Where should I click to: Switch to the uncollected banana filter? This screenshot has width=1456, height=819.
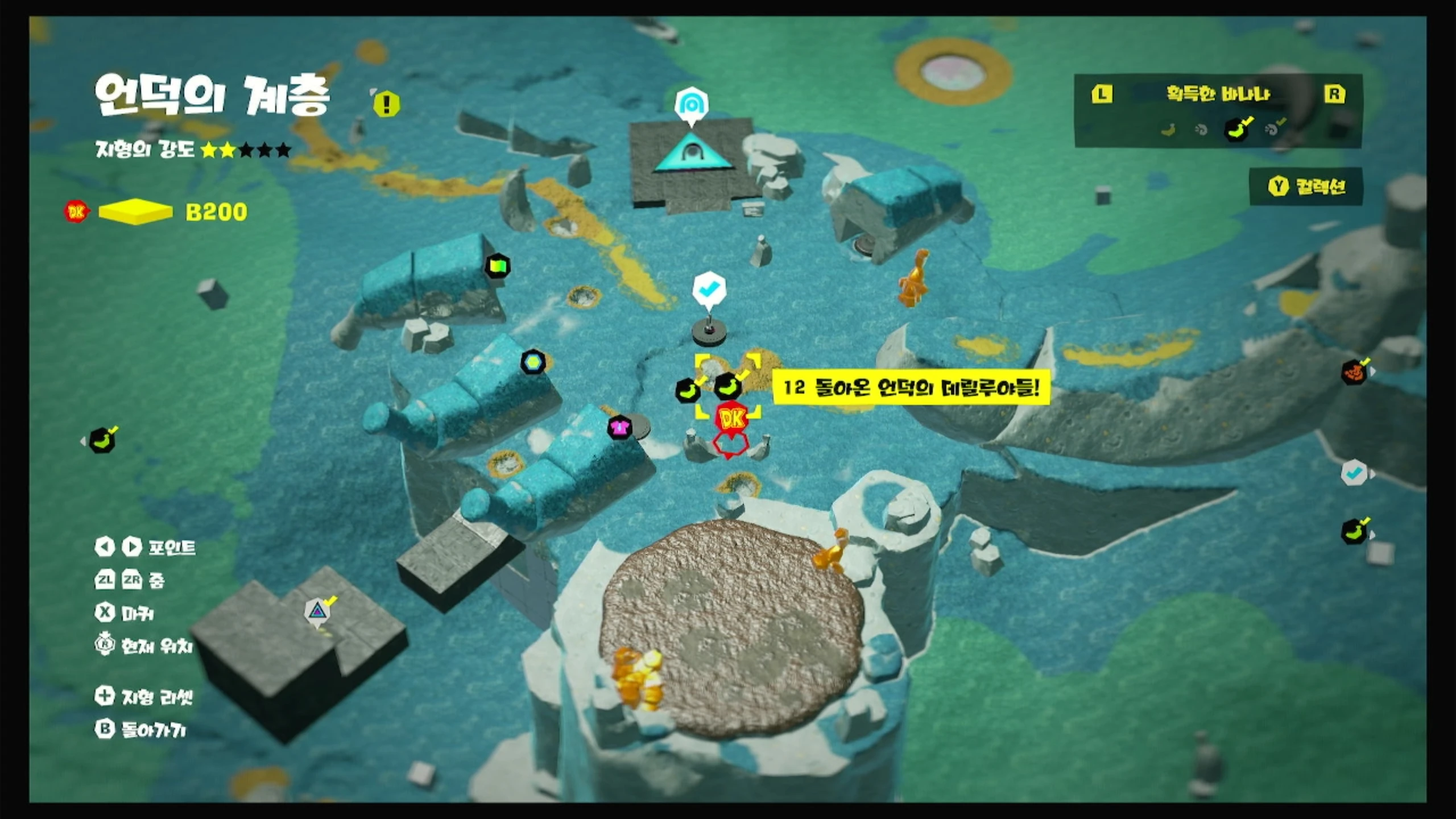point(1168,130)
